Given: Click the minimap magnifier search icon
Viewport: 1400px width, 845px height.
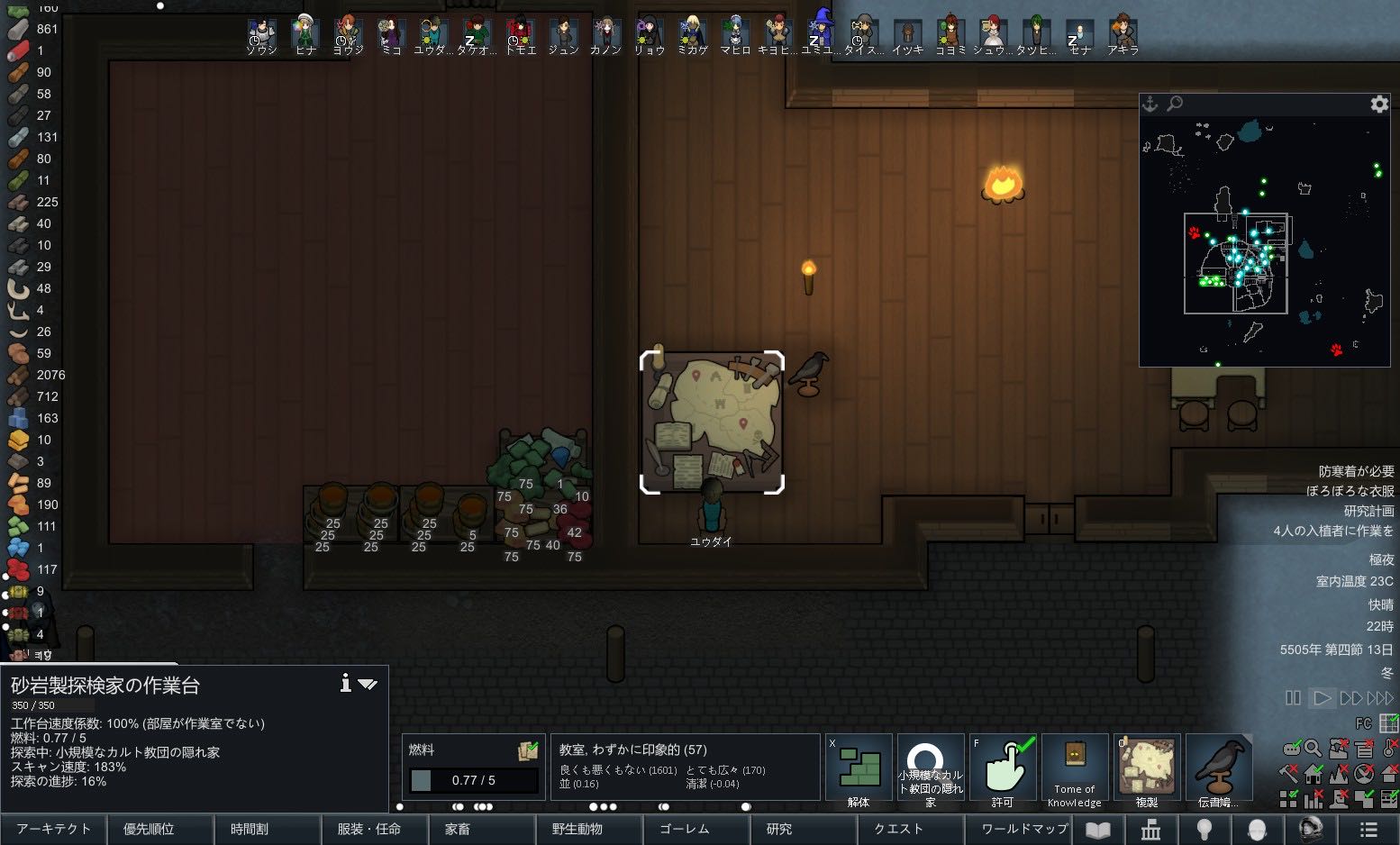Looking at the screenshot, I should pos(1175,104).
